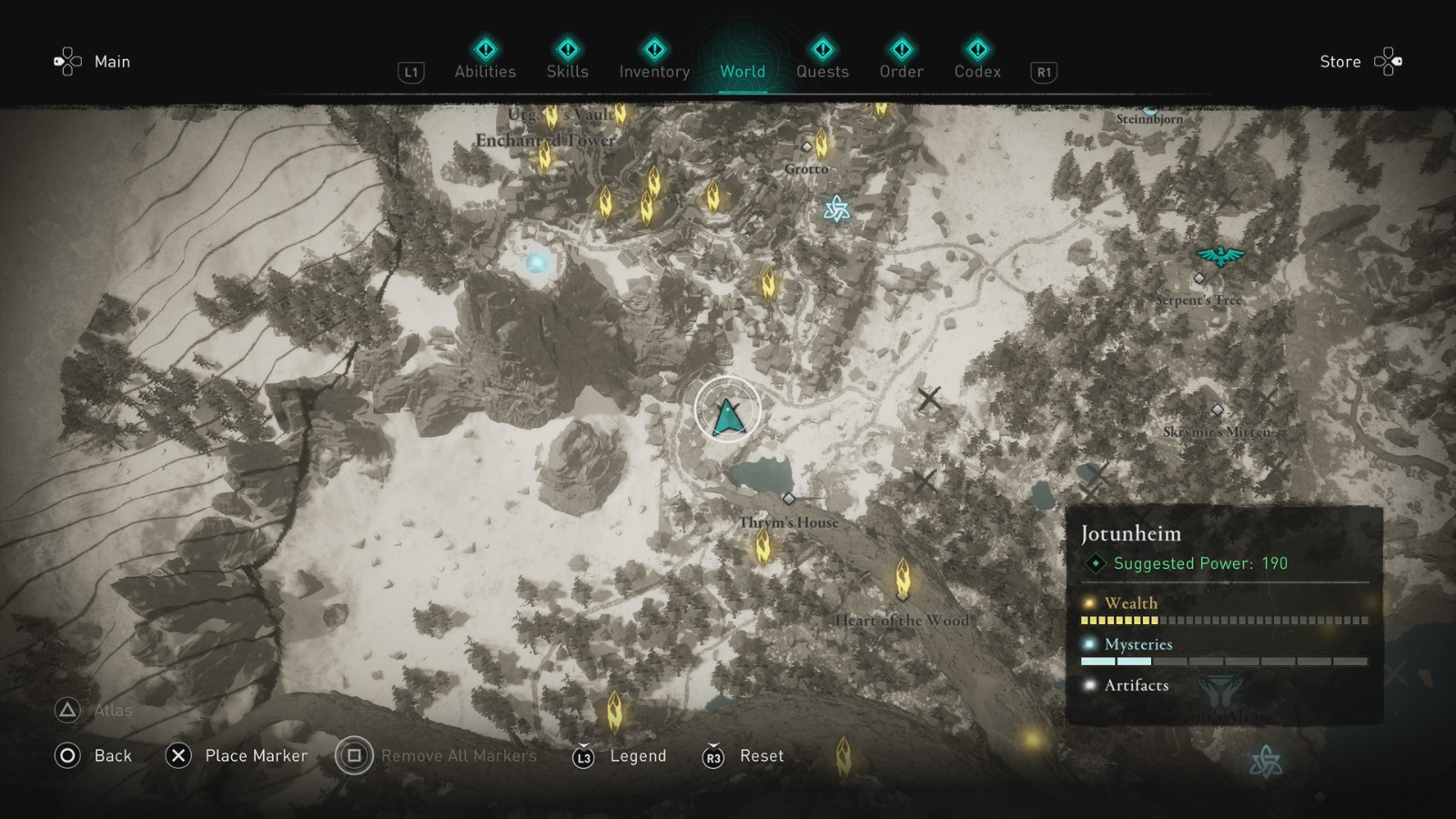Open the Codex section
Screen dimensions: 1456x819
977,71
